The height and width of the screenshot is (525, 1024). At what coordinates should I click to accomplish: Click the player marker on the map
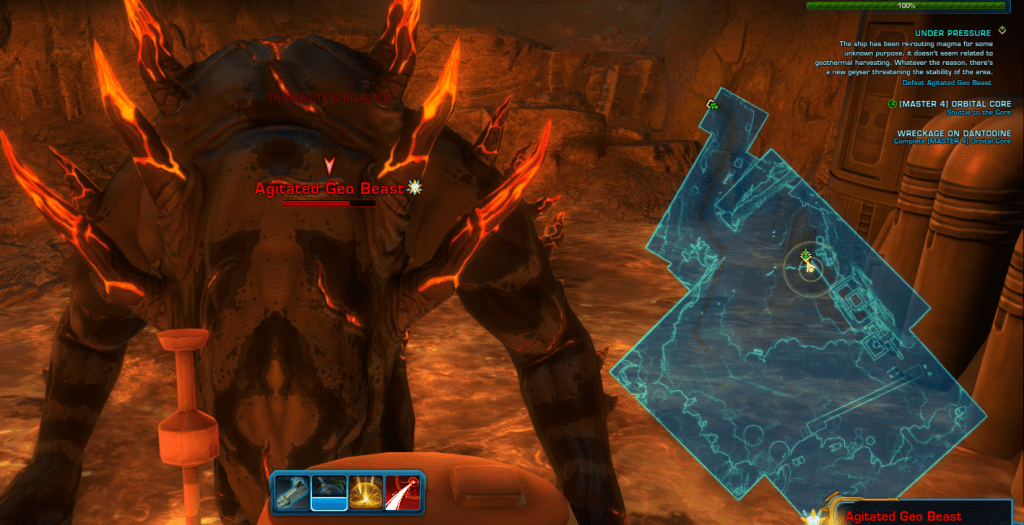(807, 264)
